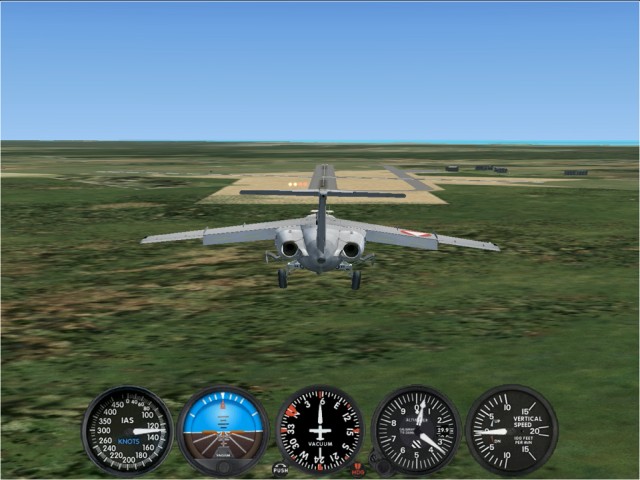Turn the red HDG heading bug knob
The width and height of the screenshot is (640, 480).
358,469
